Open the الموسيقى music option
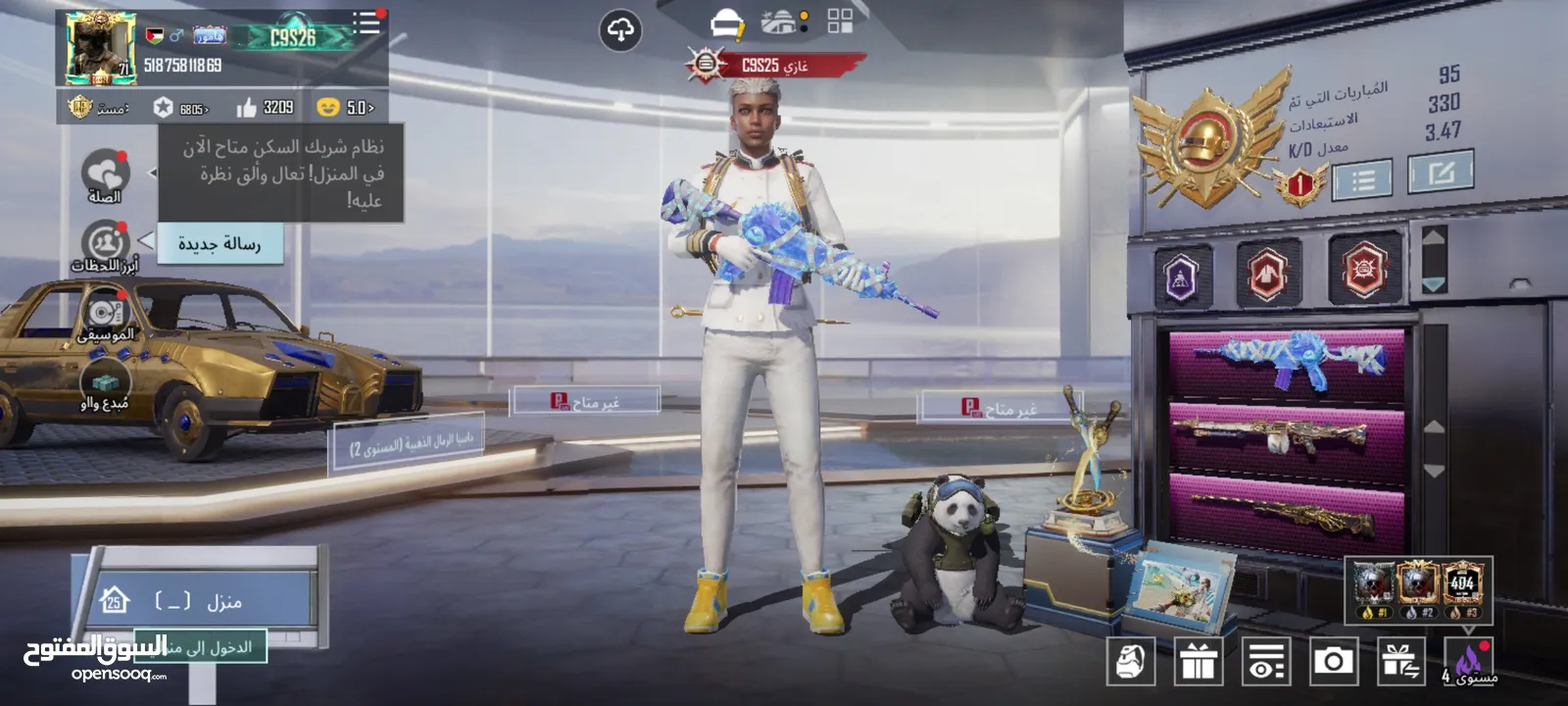 pos(105,317)
